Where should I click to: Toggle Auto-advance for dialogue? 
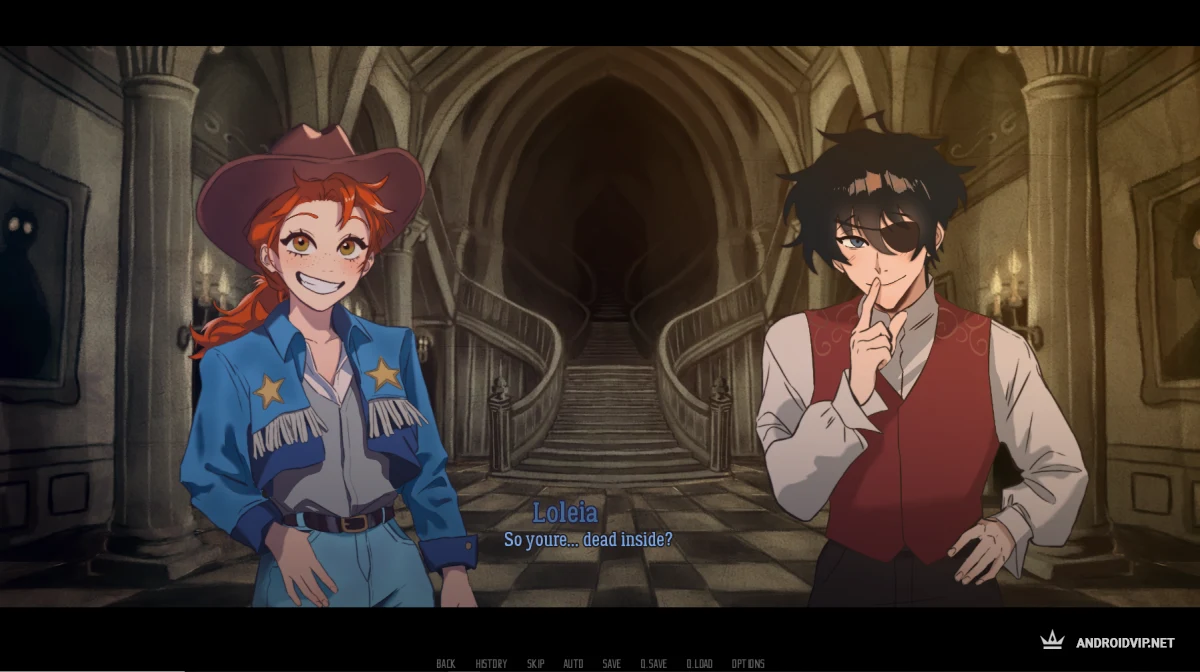tap(573, 664)
